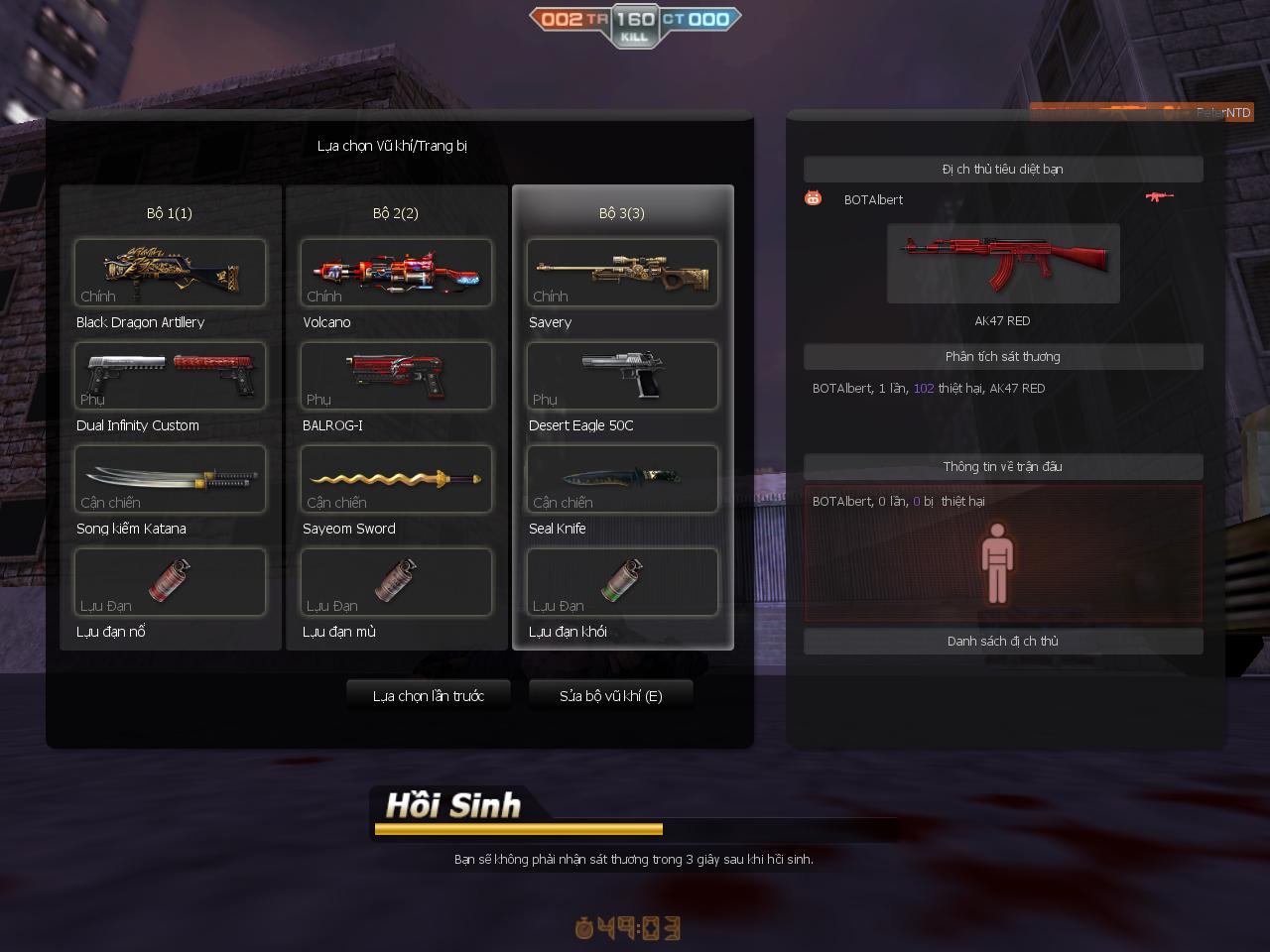Open the "Danh sách địch thủ" list
This screenshot has width=1270, height=952.
[x=1003, y=641]
